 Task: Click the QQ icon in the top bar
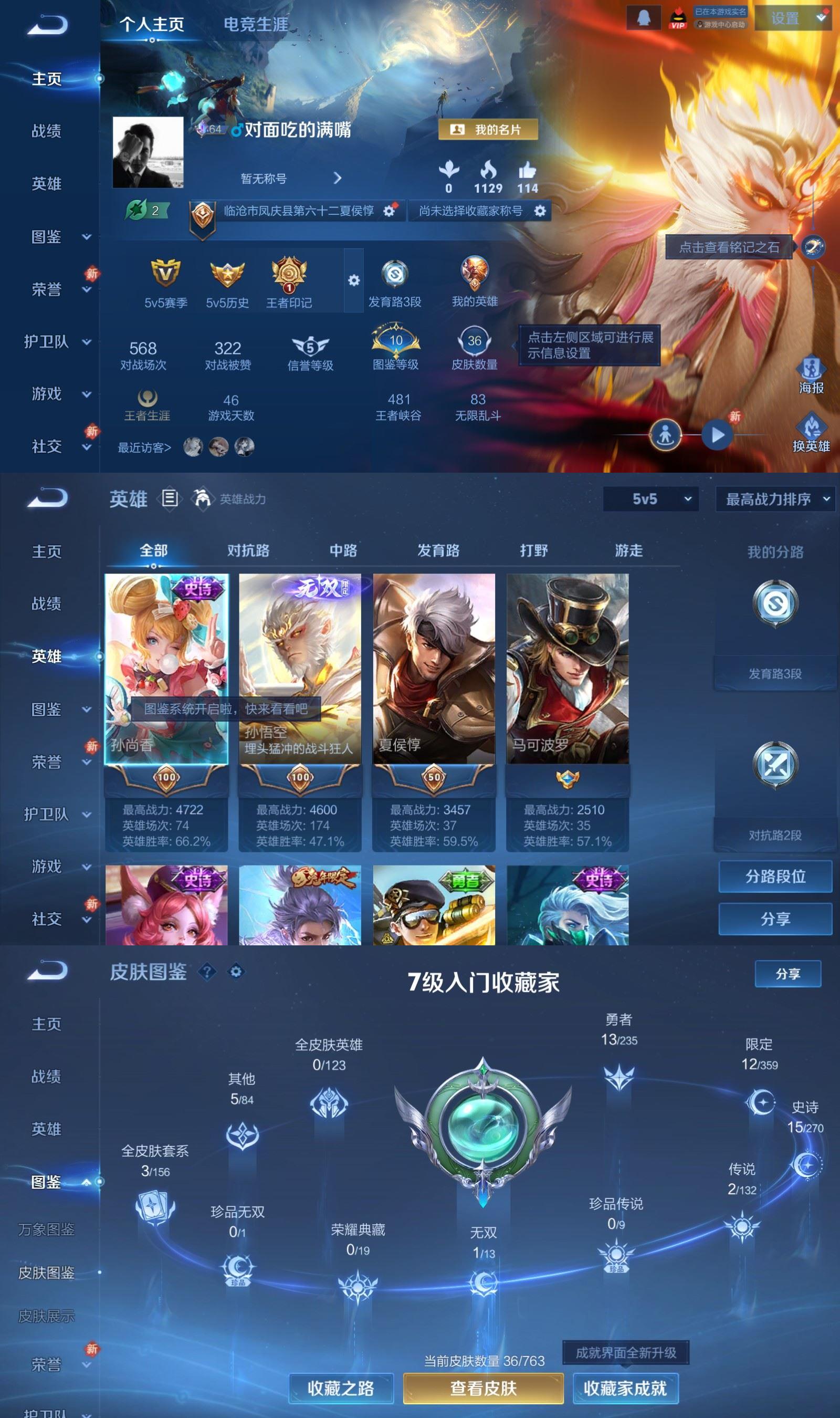click(x=643, y=17)
